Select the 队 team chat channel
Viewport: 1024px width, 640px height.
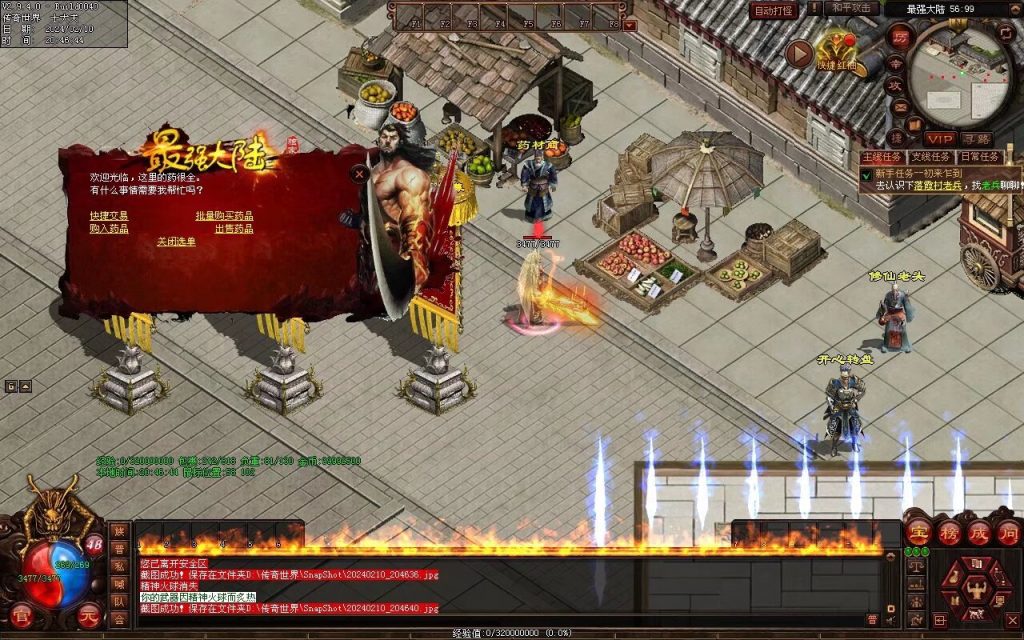click(x=119, y=601)
